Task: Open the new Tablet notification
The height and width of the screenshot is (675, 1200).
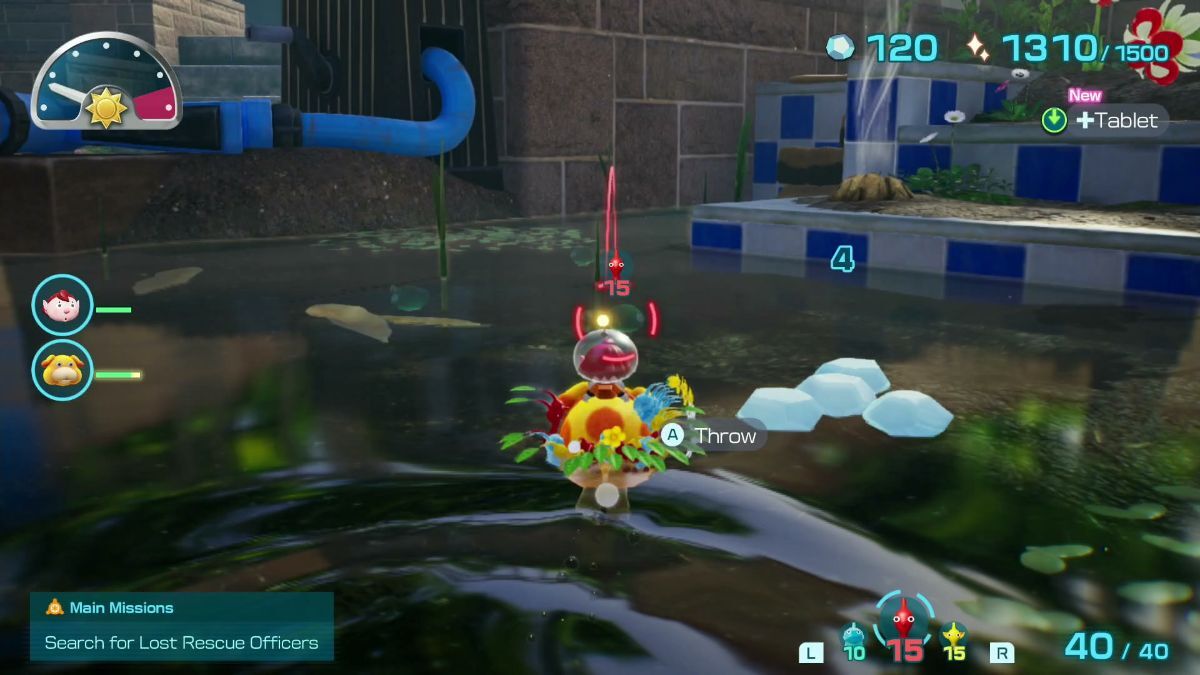Action: pyautogui.click(x=1103, y=120)
